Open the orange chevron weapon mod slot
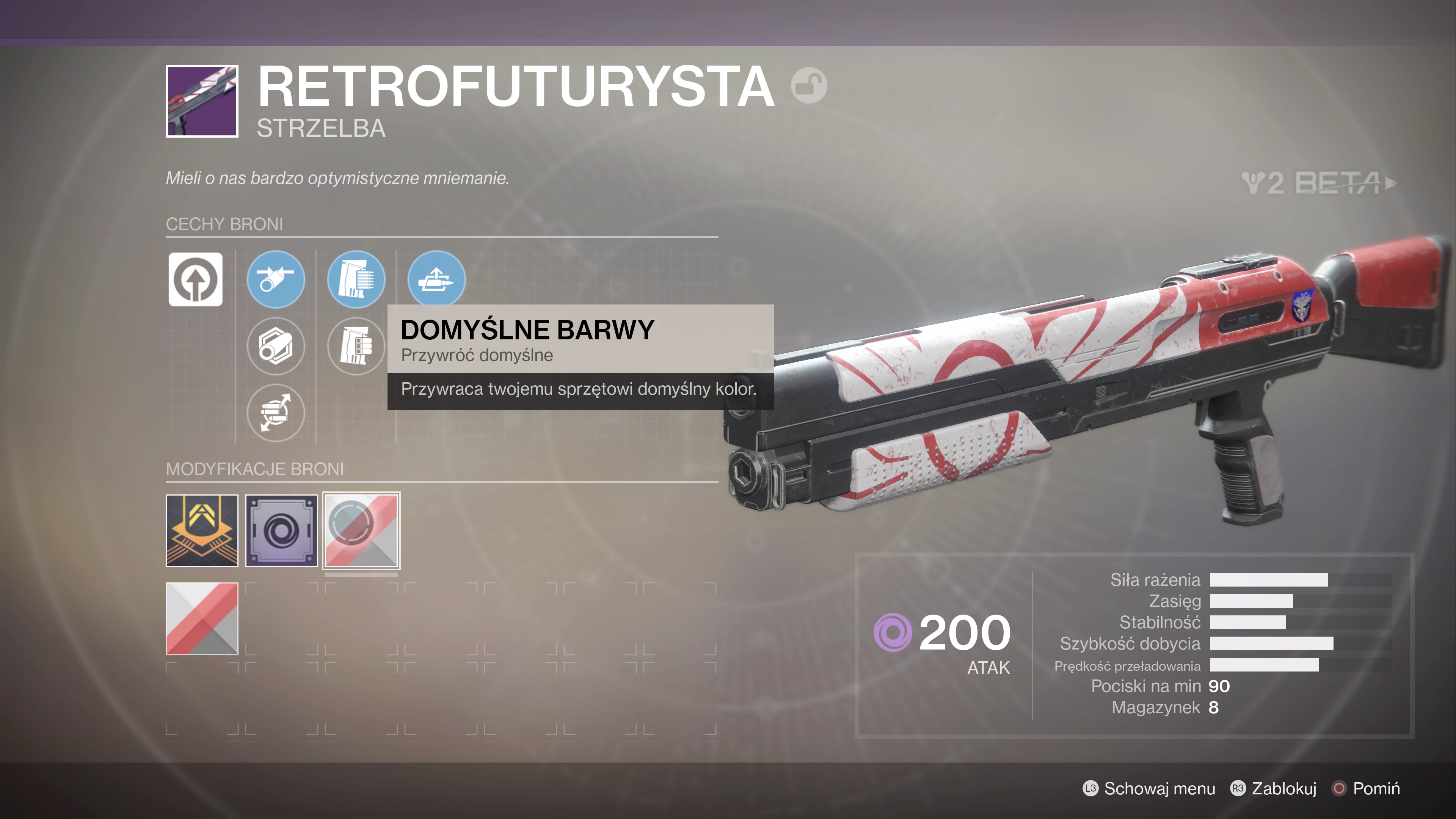 (x=202, y=530)
